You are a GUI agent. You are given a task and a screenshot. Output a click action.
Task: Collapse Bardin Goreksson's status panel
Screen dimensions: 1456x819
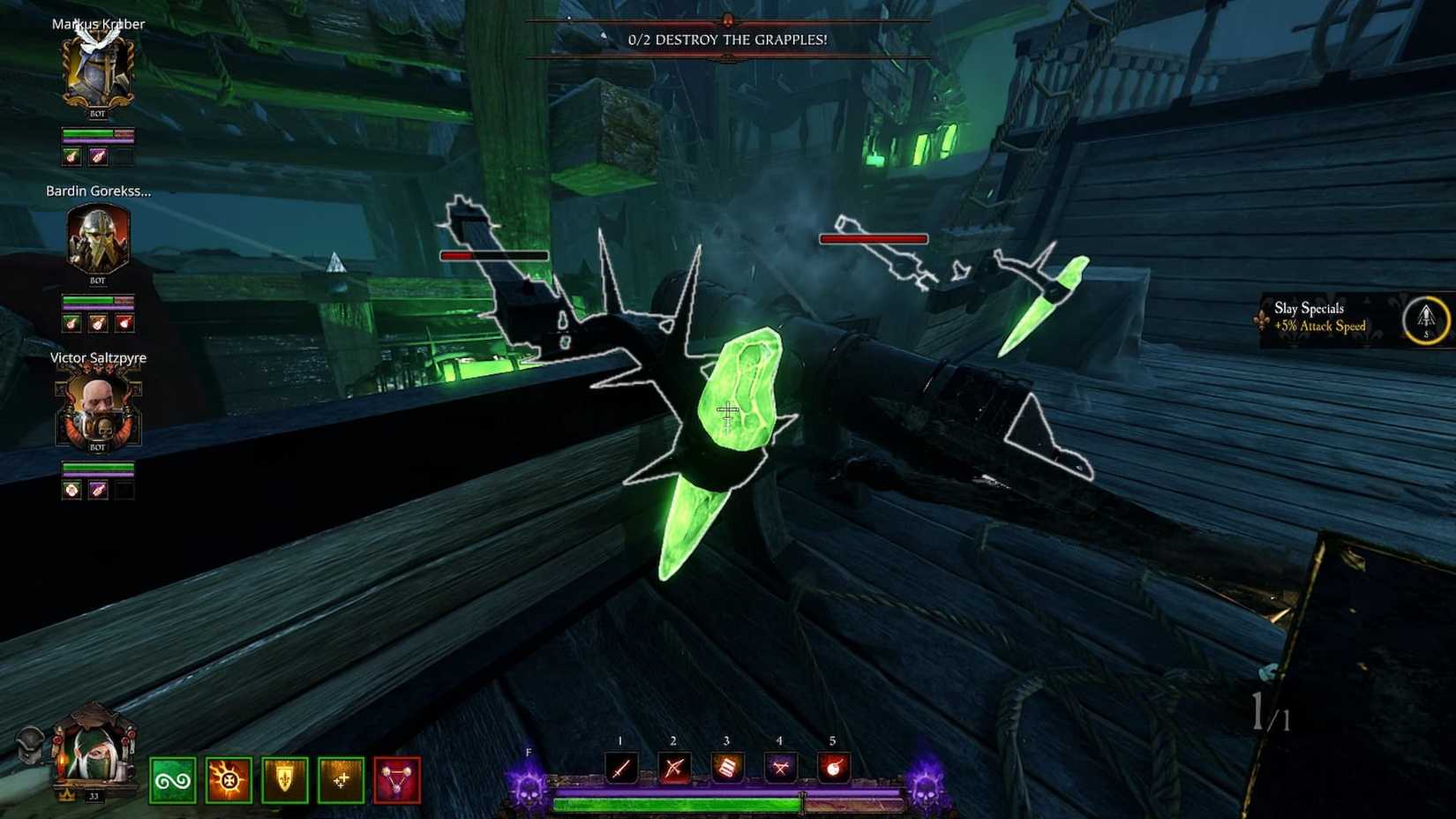click(97, 238)
